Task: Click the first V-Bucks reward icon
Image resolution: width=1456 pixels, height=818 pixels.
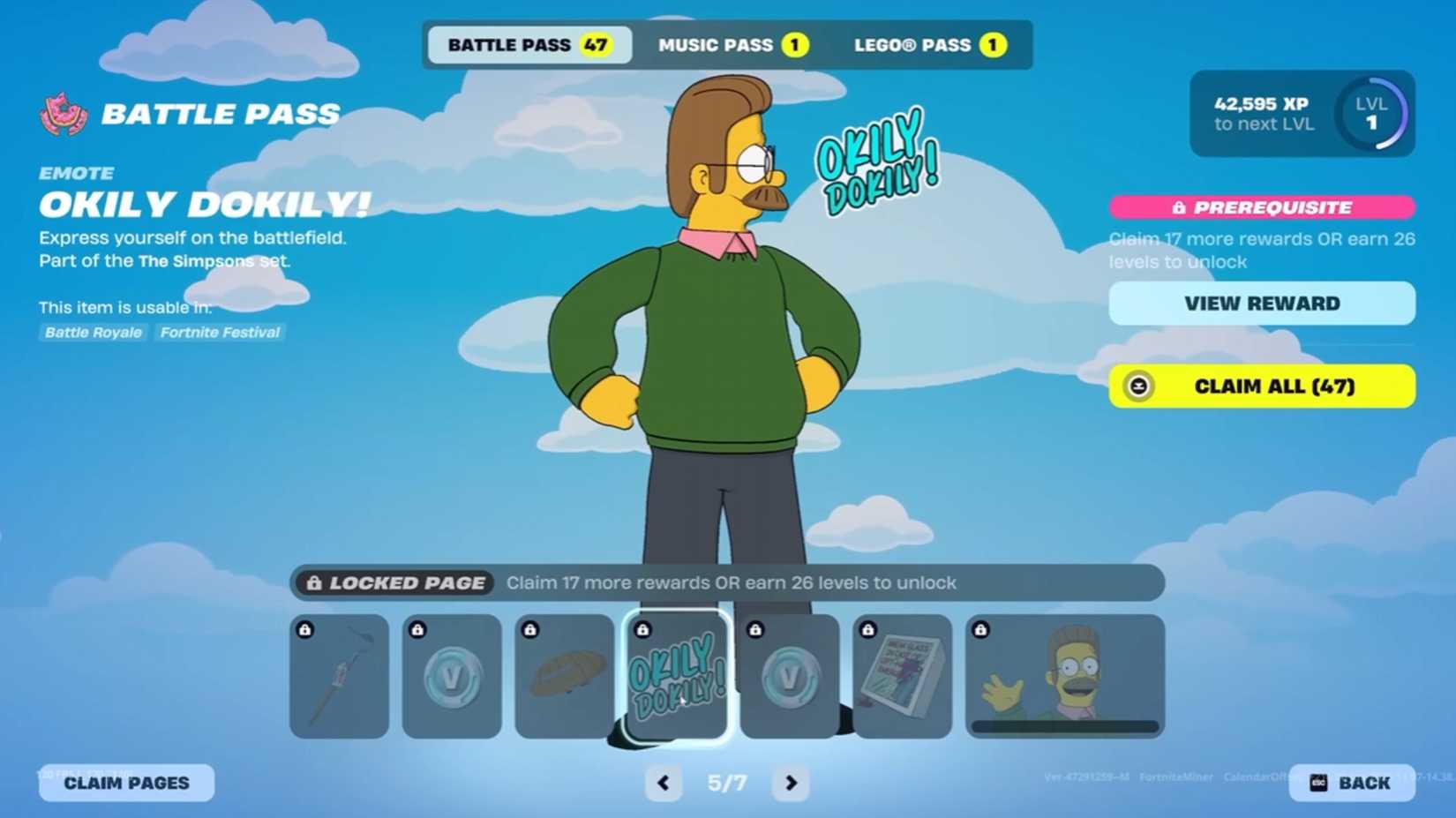Action: point(452,676)
